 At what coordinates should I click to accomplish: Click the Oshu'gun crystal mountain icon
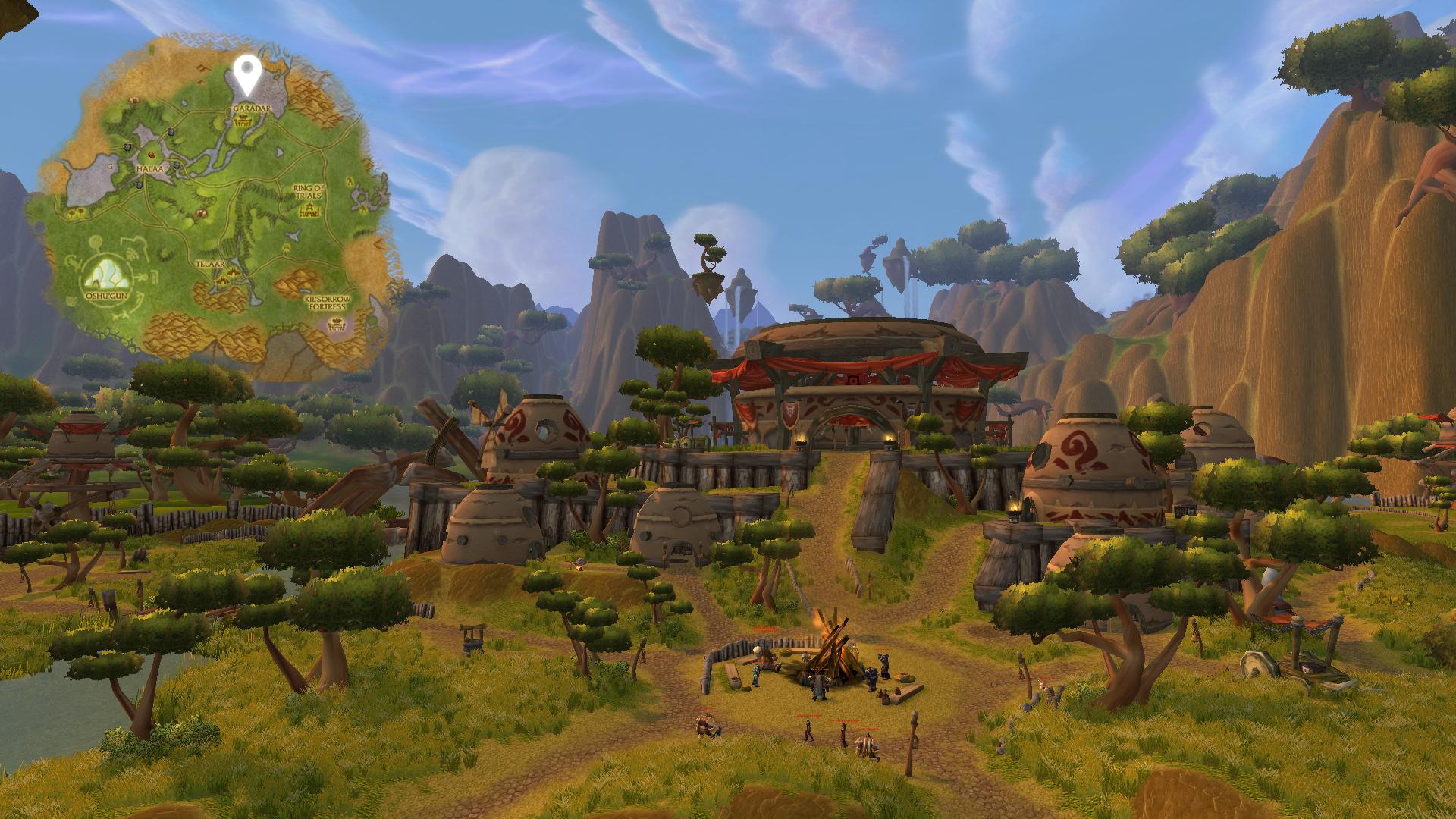pos(105,271)
